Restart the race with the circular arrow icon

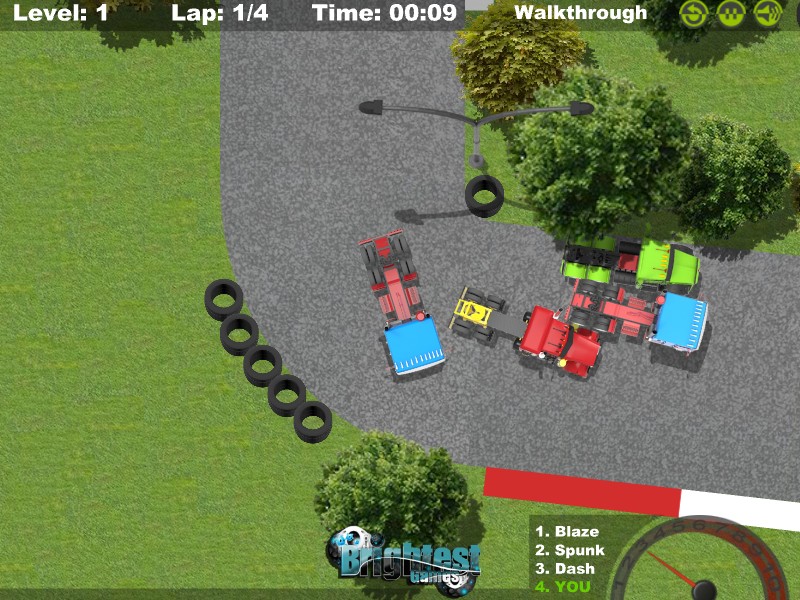coord(694,13)
